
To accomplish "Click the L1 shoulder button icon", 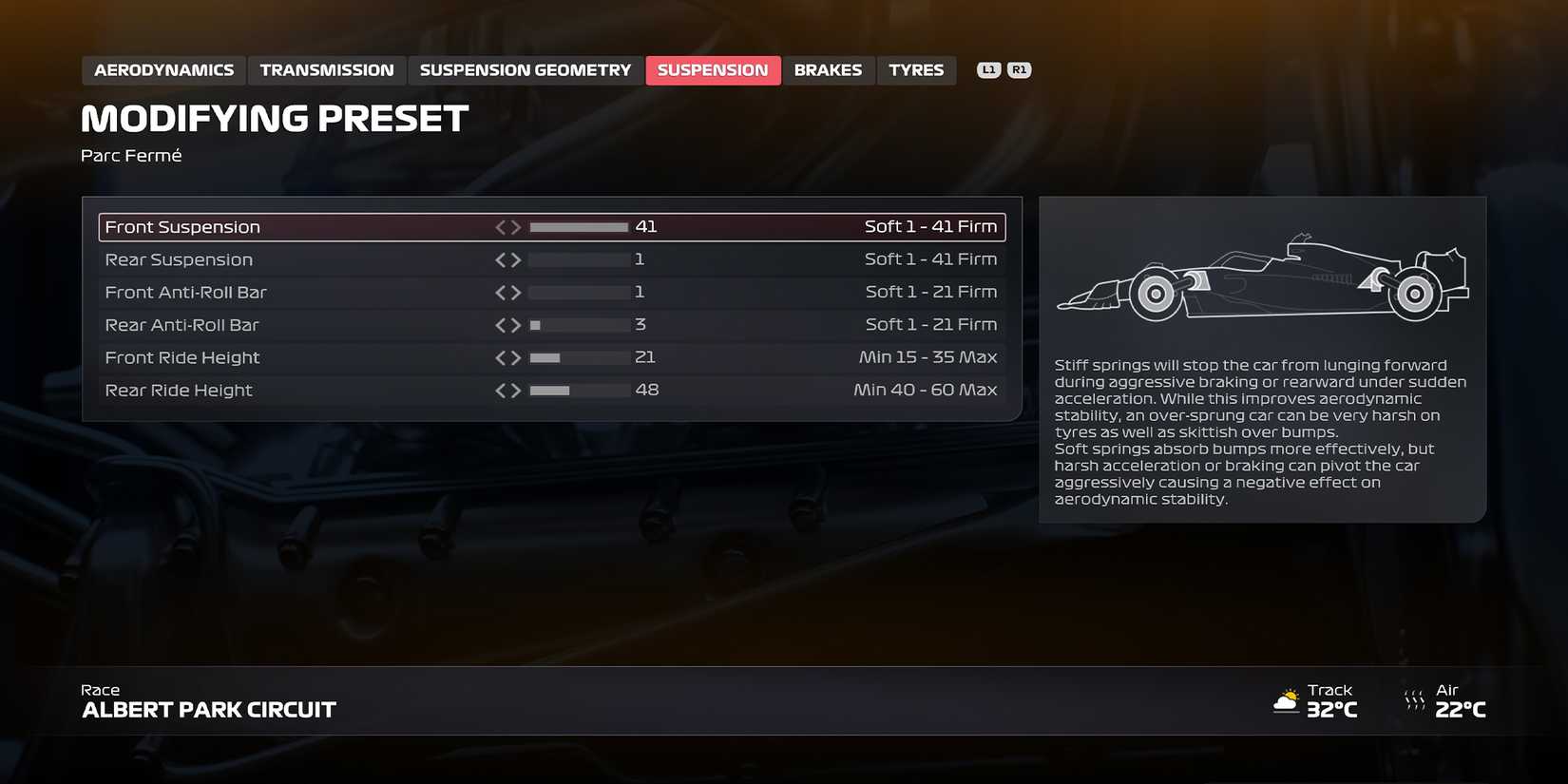I will pyautogui.click(x=989, y=68).
